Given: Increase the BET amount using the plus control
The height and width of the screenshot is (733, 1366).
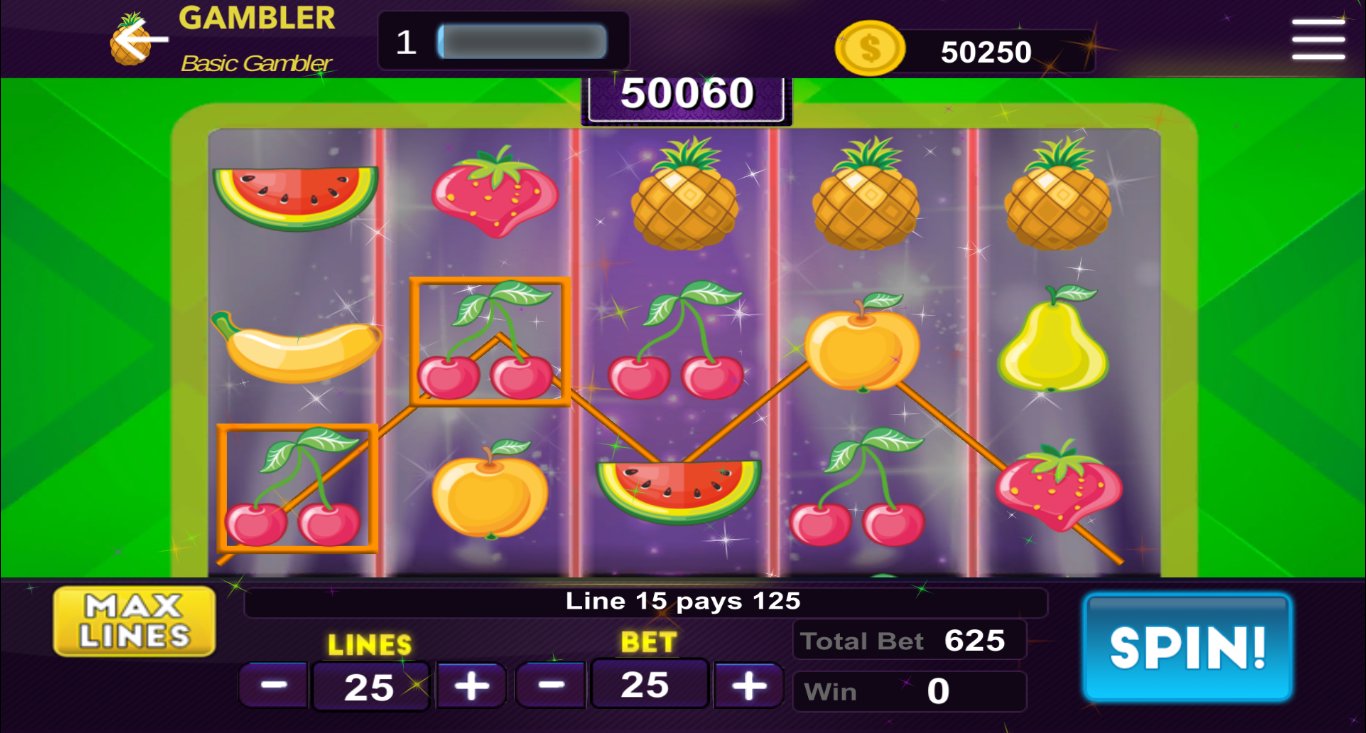Looking at the screenshot, I should point(748,685).
